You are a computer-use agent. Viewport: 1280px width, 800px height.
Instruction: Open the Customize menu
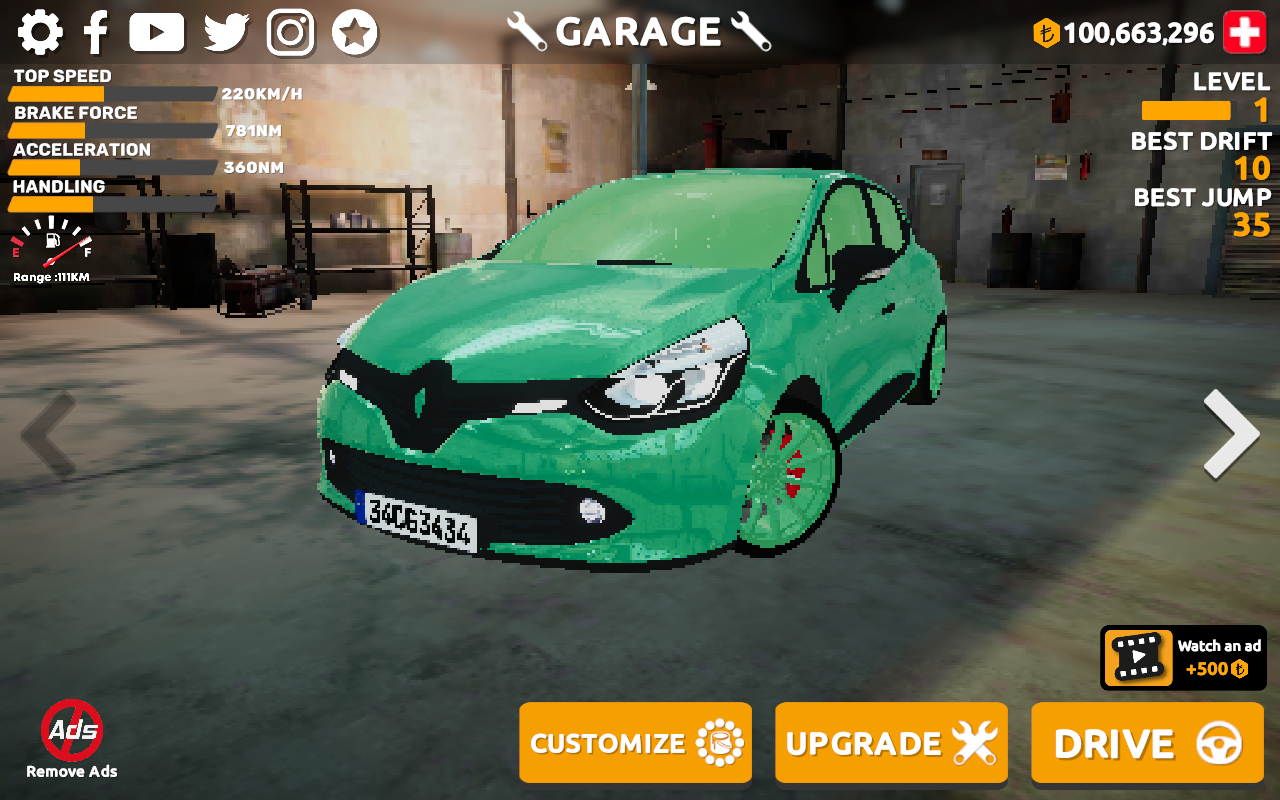(635, 743)
